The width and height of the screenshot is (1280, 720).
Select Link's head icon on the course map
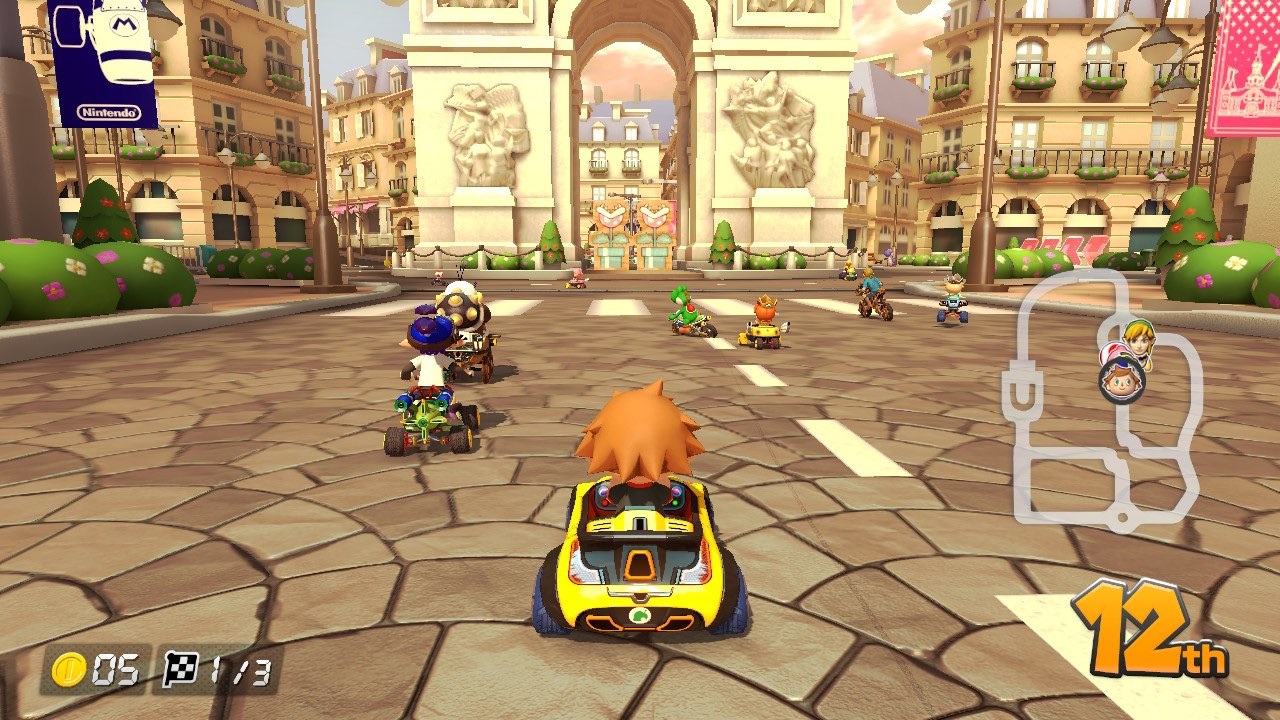point(1138,342)
